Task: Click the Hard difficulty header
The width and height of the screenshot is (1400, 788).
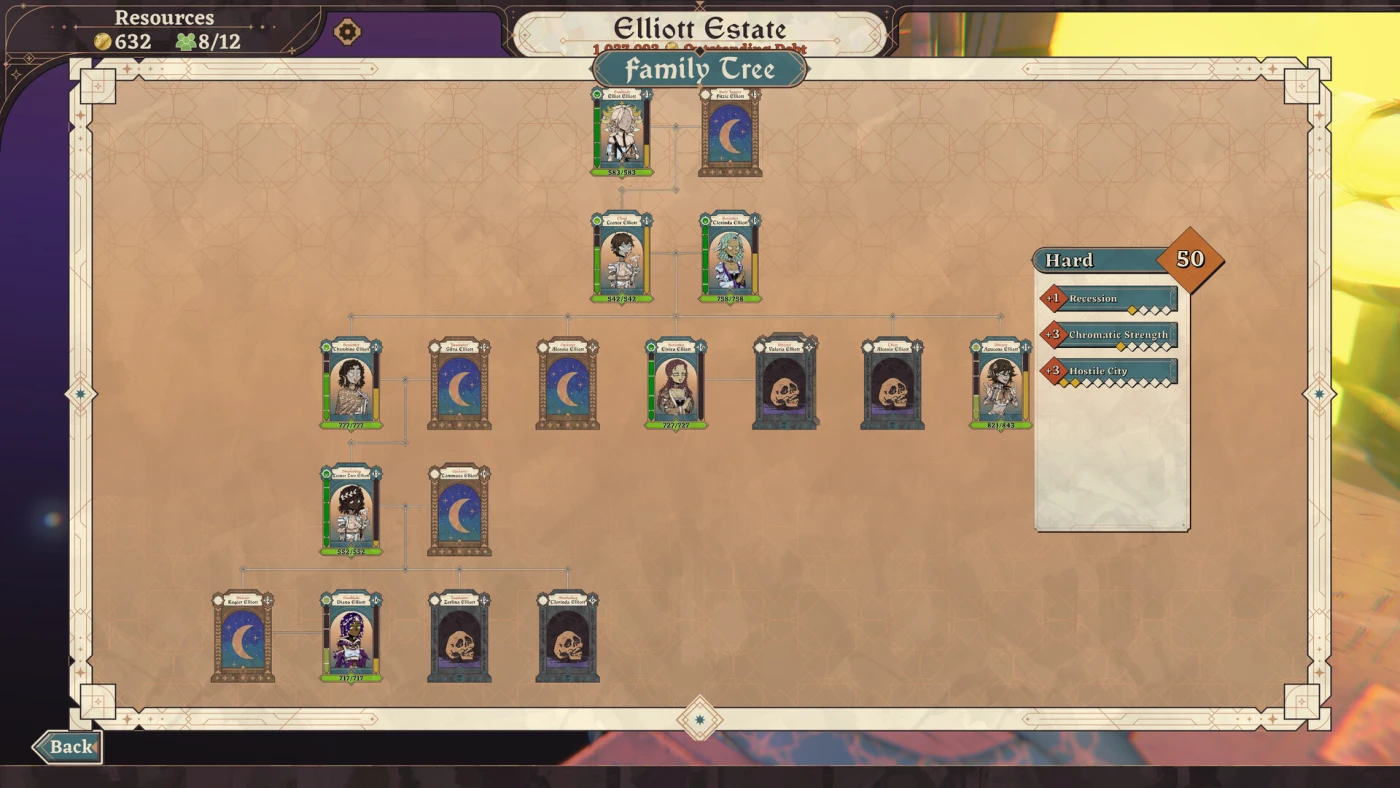Action: pyautogui.click(x=1098, y=260)
